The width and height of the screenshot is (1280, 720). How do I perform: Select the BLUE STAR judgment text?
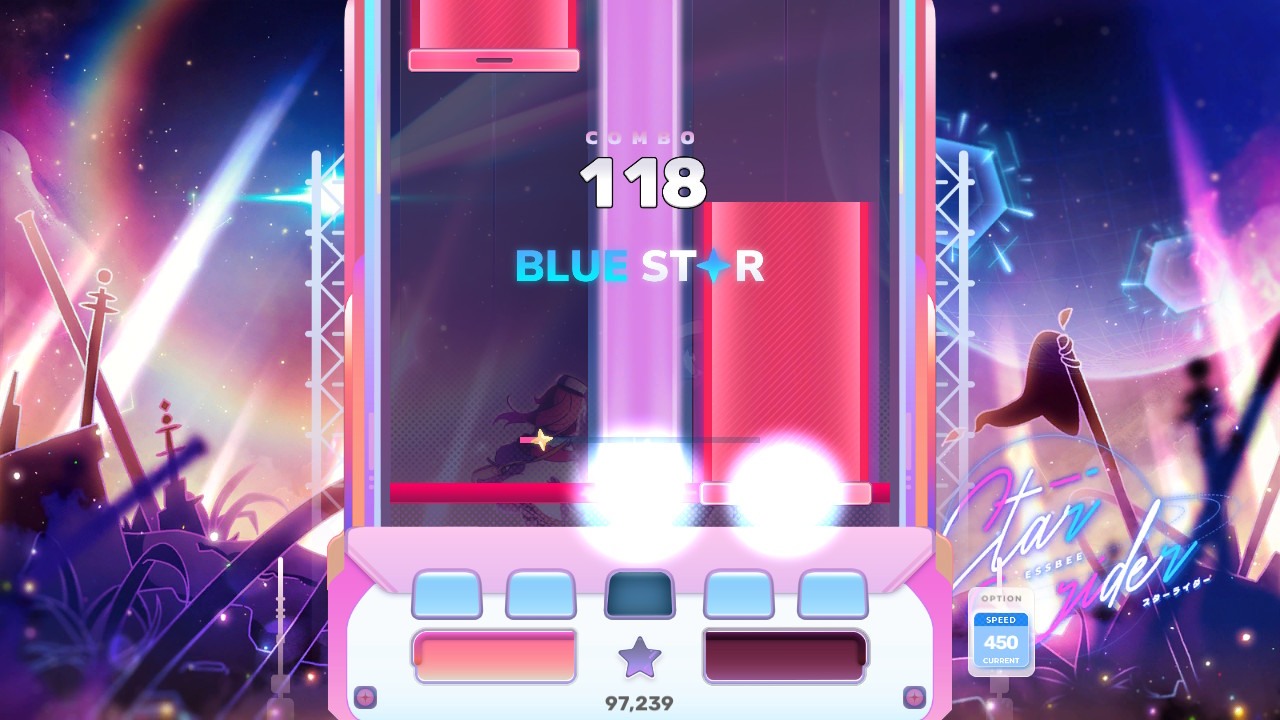coord(640,266)
